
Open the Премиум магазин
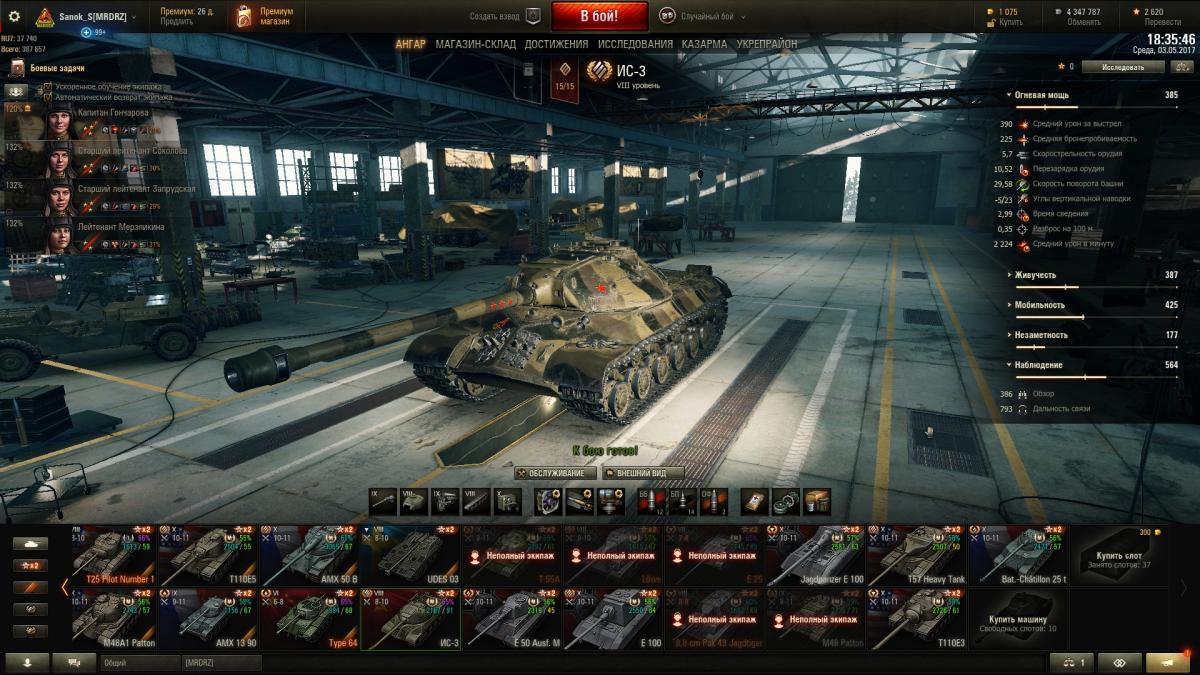(265, 16)
